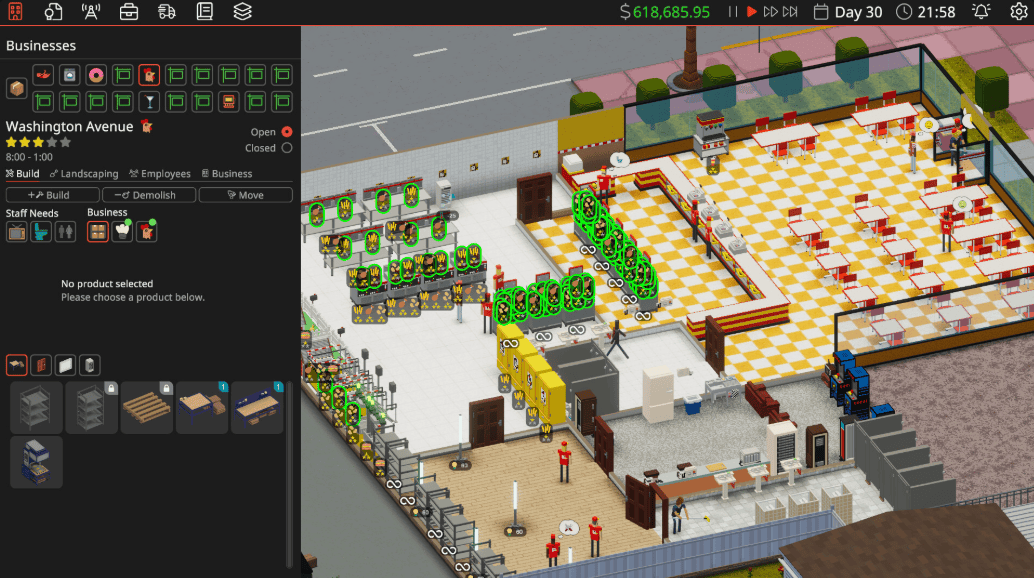1034x578 pixels.
Task: Pause the game speed
Action: (x=733, y=12)
